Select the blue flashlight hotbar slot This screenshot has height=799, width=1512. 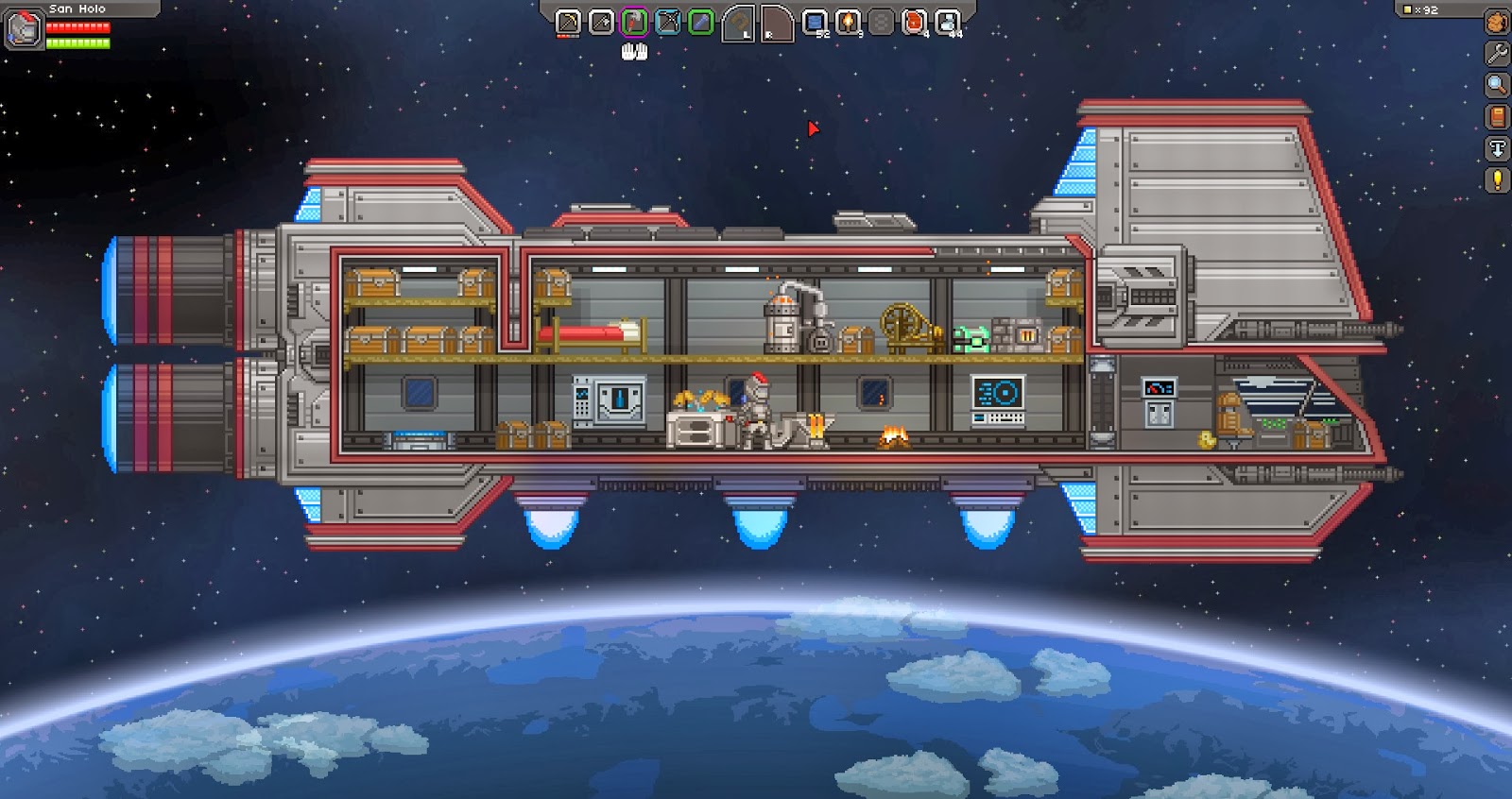click(700, 22)
